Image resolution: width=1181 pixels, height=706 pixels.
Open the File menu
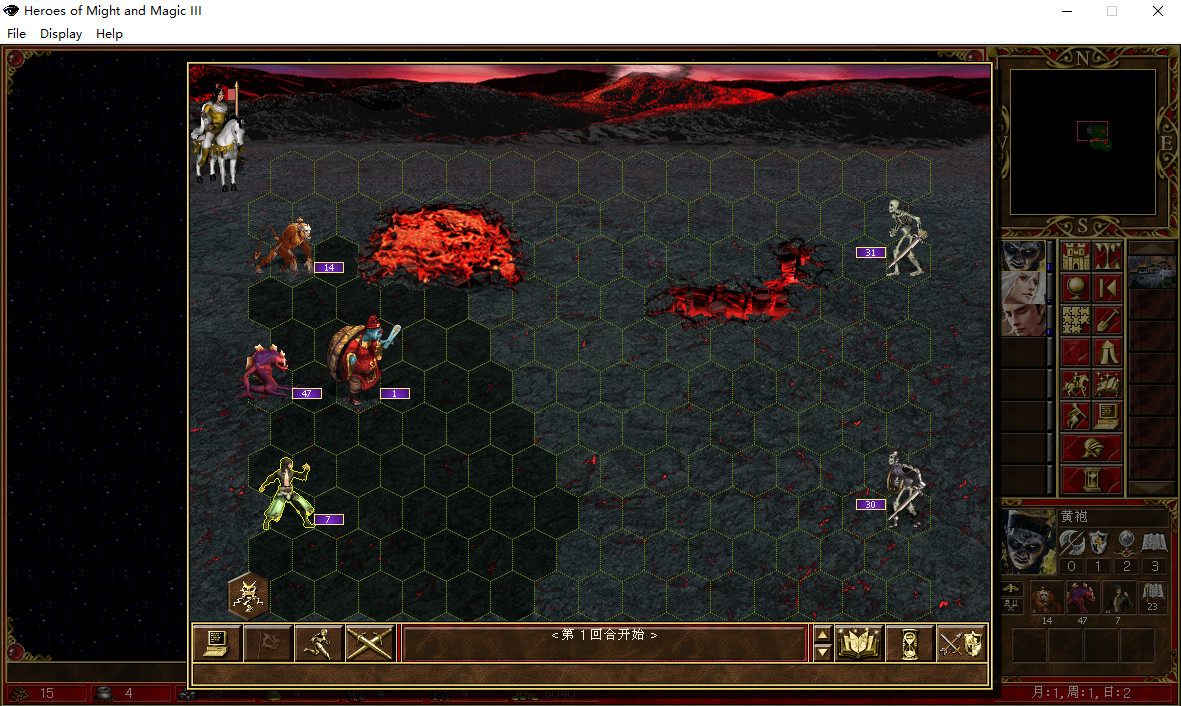pos(16,33)
